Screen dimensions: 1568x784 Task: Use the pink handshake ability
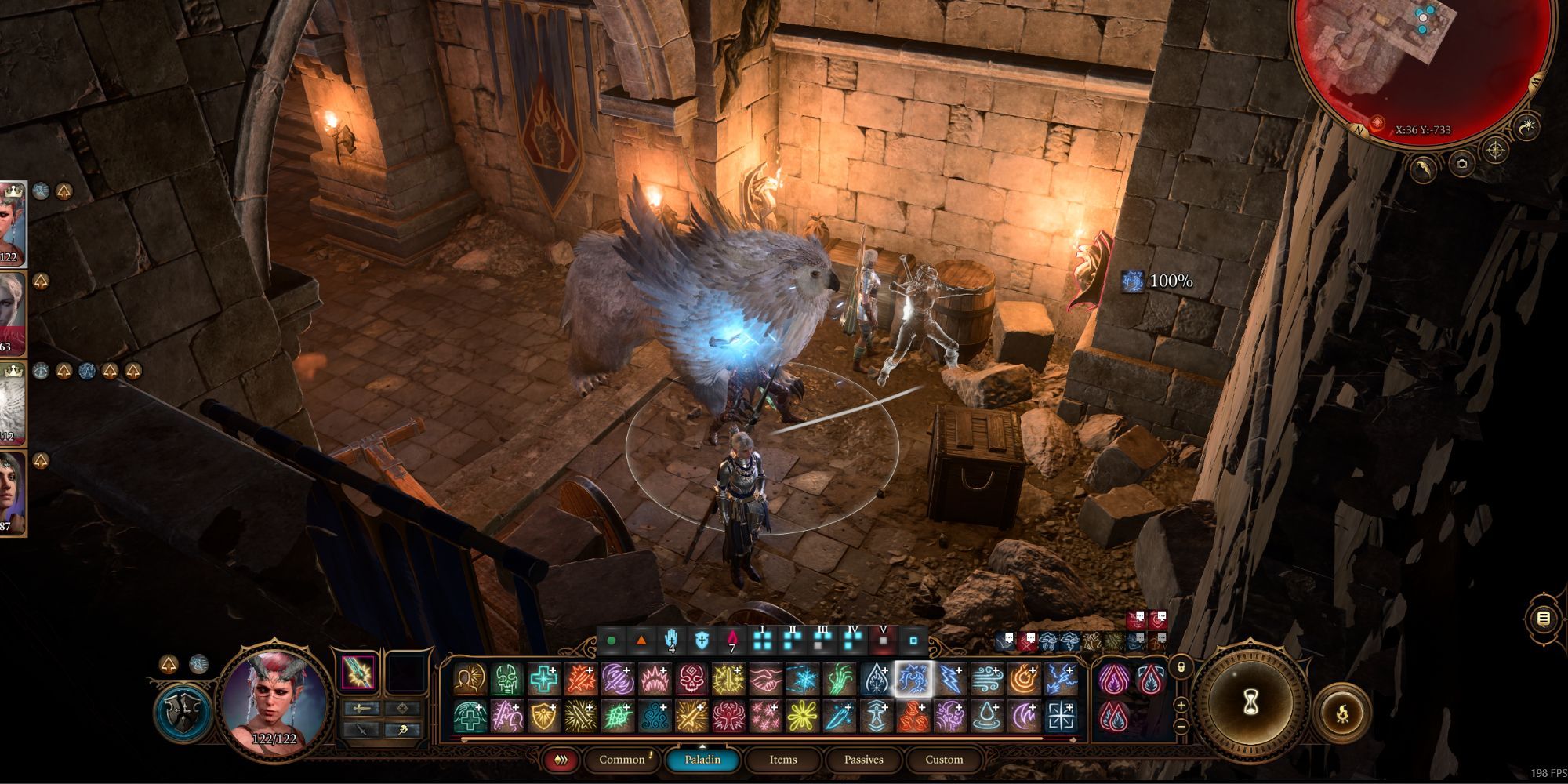click(x=765, y=679)
